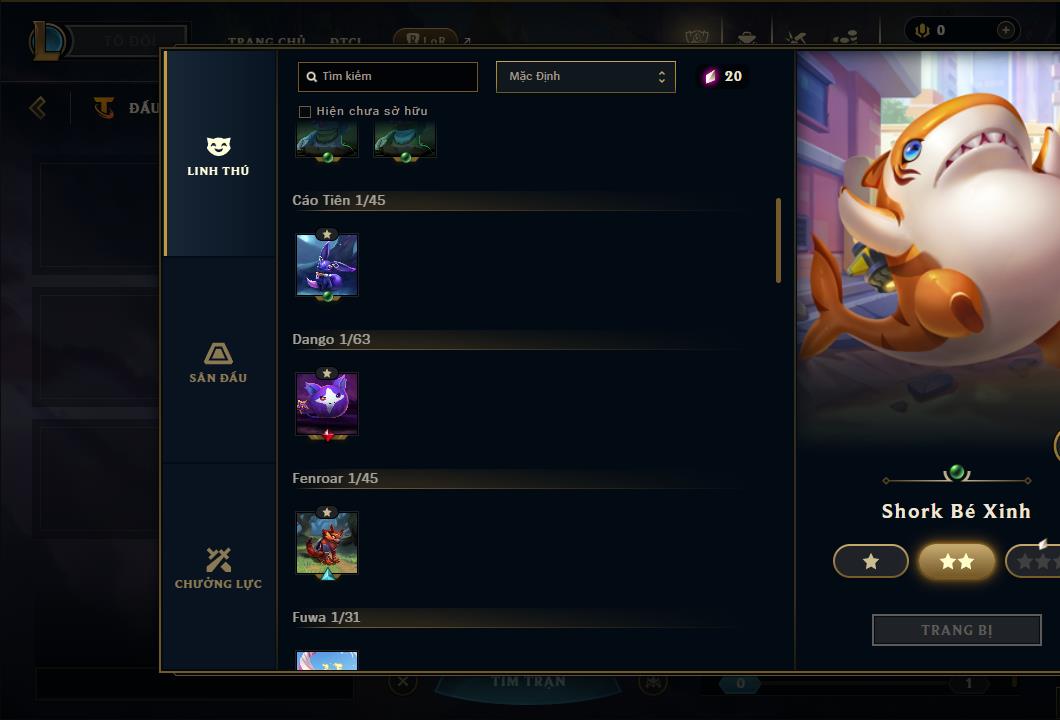Screen dimensions: 1060x720
Task: Select the Fuwa little legend thumbnail
Action: (x=327, y=661)
